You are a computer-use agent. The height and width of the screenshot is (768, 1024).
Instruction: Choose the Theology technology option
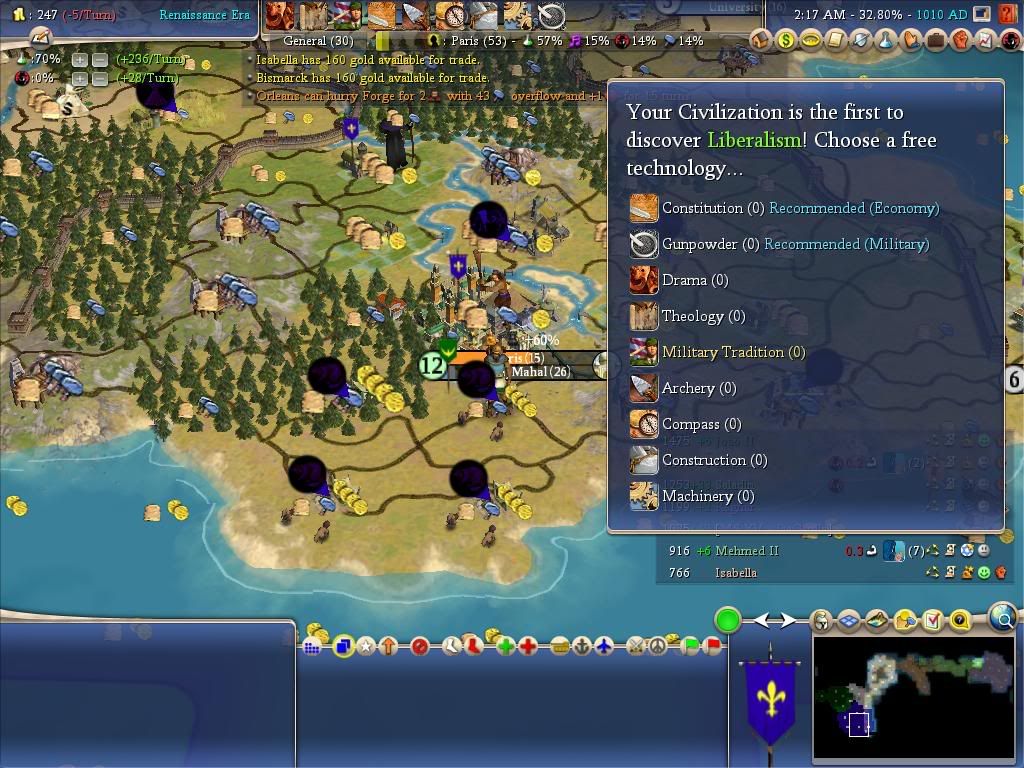tap(693, 316)
